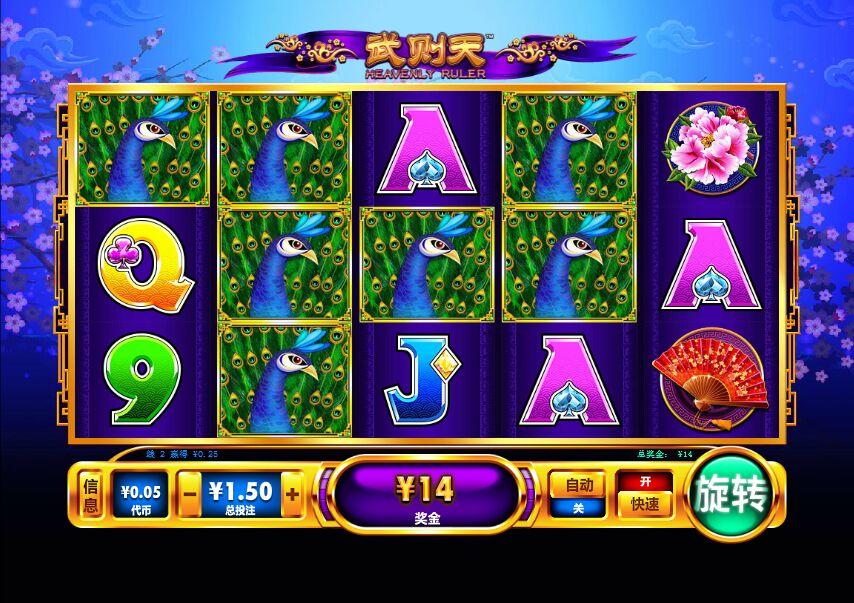Change the ¥0.05 代币 coin value
This screenshot has height=603, width=854.
141,495
